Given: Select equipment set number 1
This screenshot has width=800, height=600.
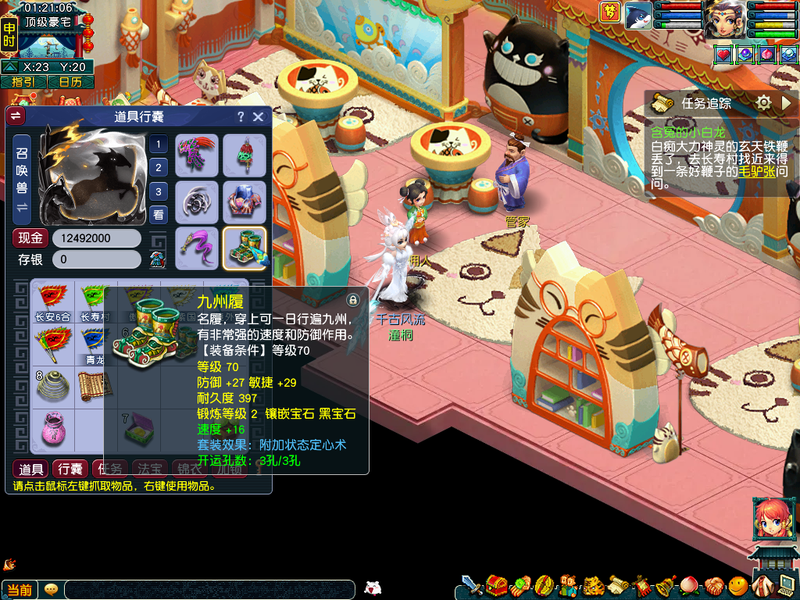Looking at the screenshot, I should pyautogui.click(x=158, y=143).
